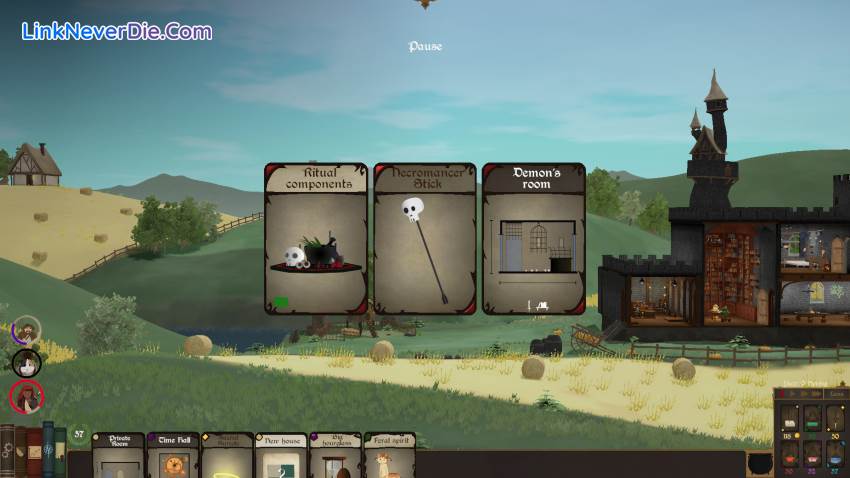Choose the New house card in hand
Image resolution: width=850 pixels, height=478 pixels.
click(x=281, y=456)
